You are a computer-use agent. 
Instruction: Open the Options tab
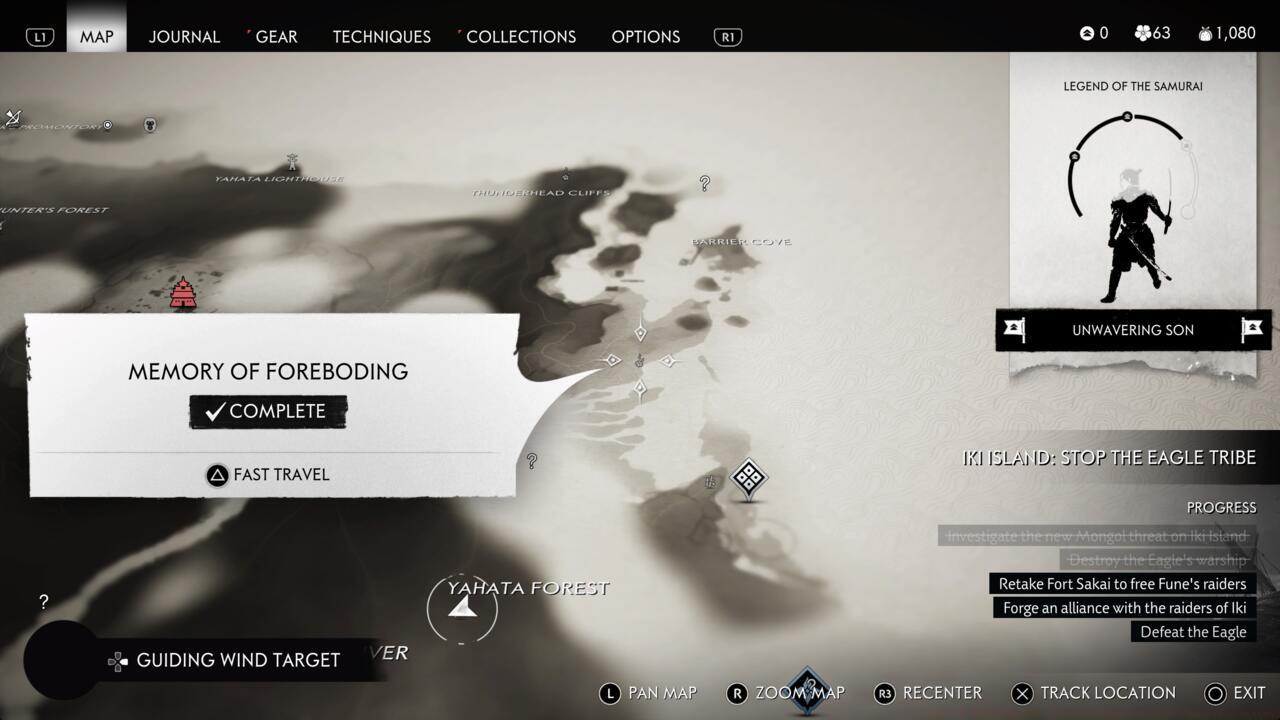(x=645, y=36)
